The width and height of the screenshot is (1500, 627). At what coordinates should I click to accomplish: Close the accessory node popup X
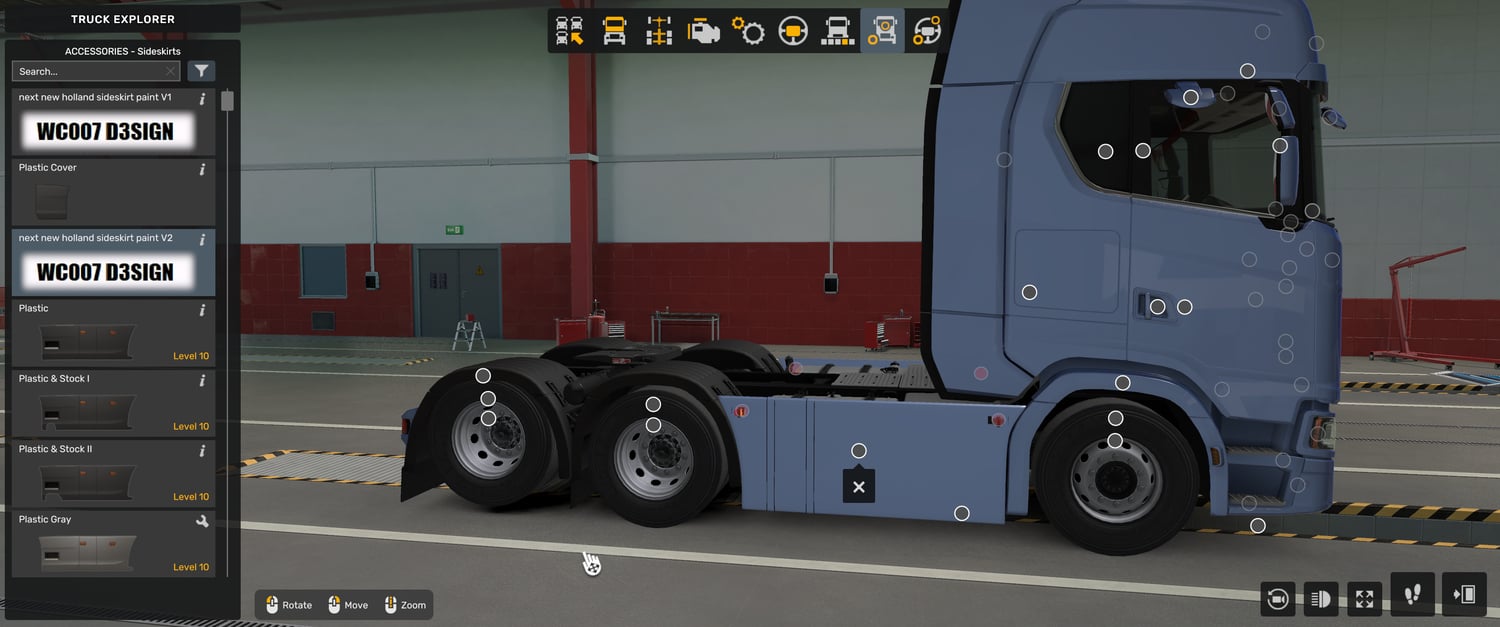pyautogui.click(x=858, y=487)
